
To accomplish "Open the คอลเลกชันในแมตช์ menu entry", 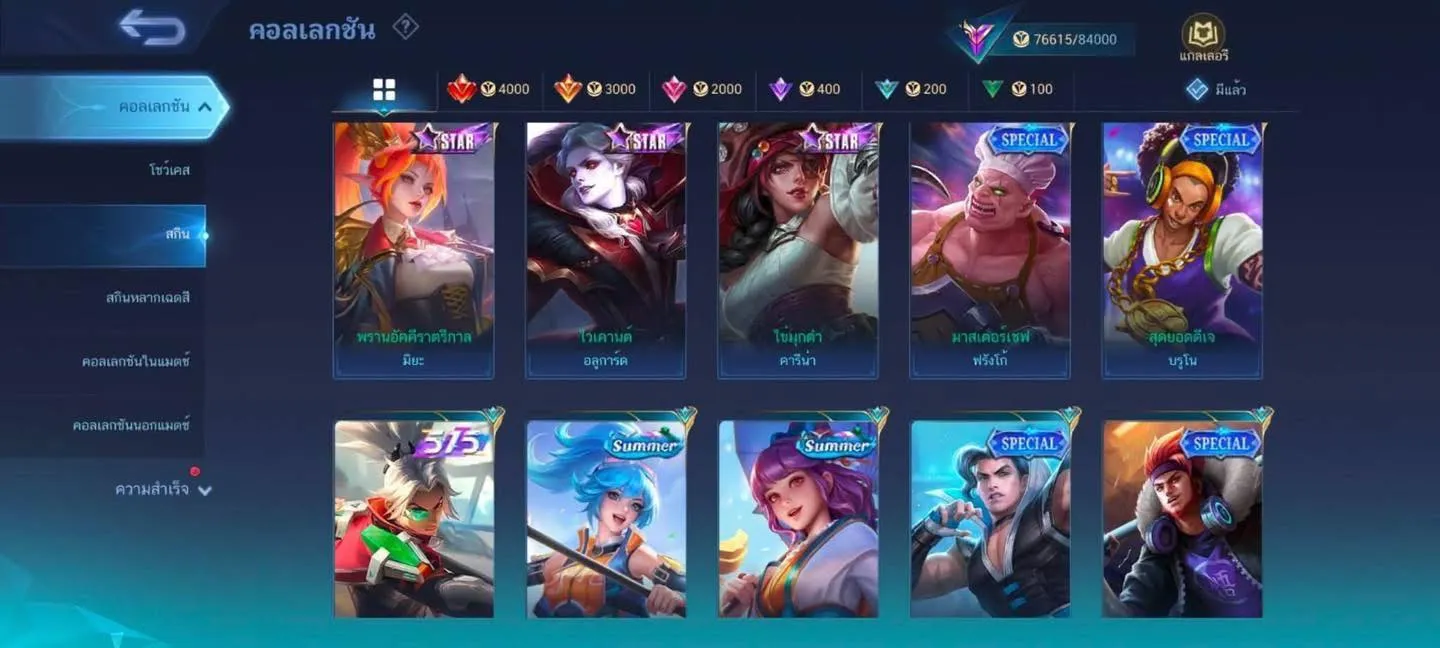I will pos(135,361).
